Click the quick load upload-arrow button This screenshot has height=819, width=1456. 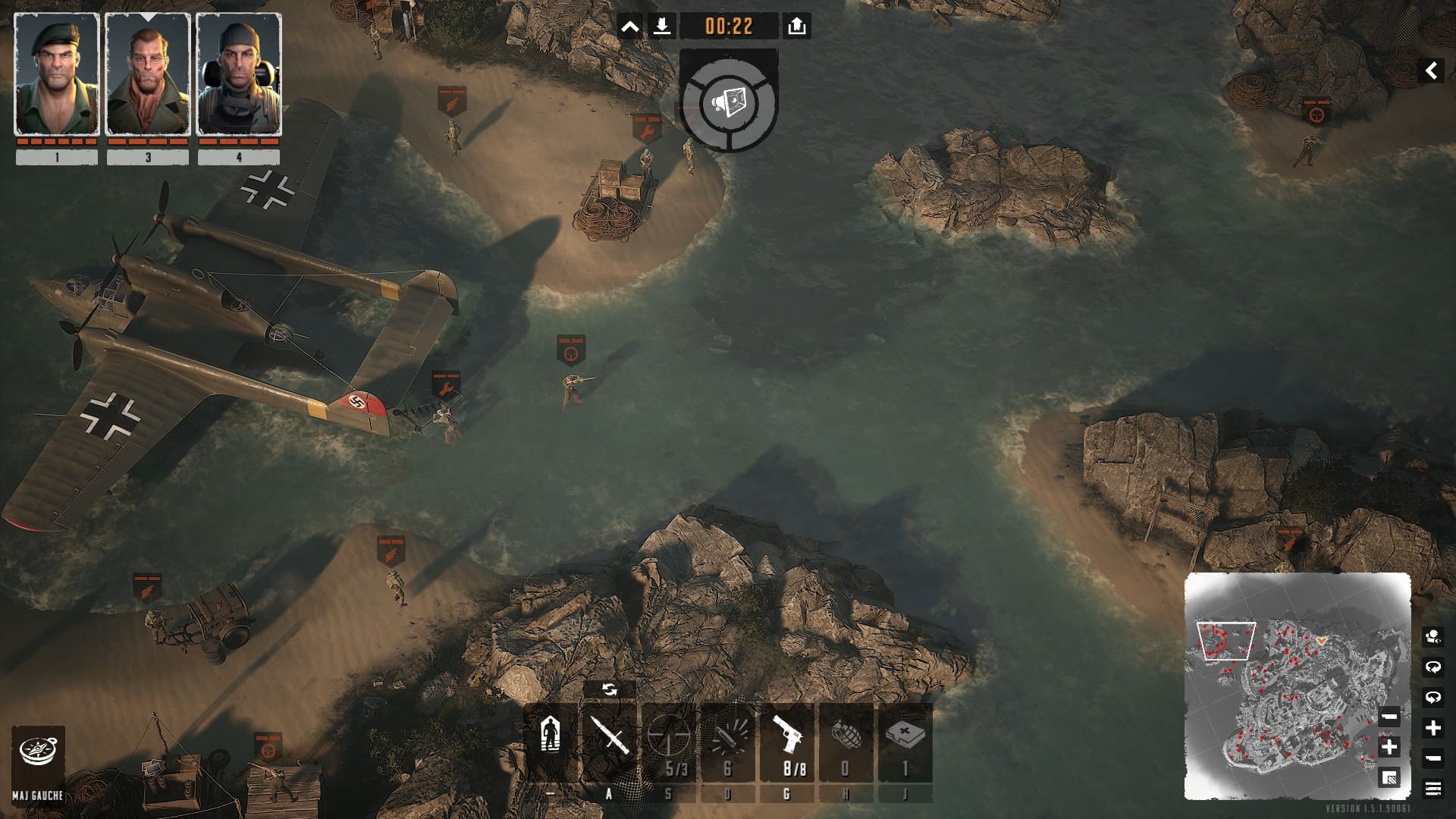(x=796, y=27)
